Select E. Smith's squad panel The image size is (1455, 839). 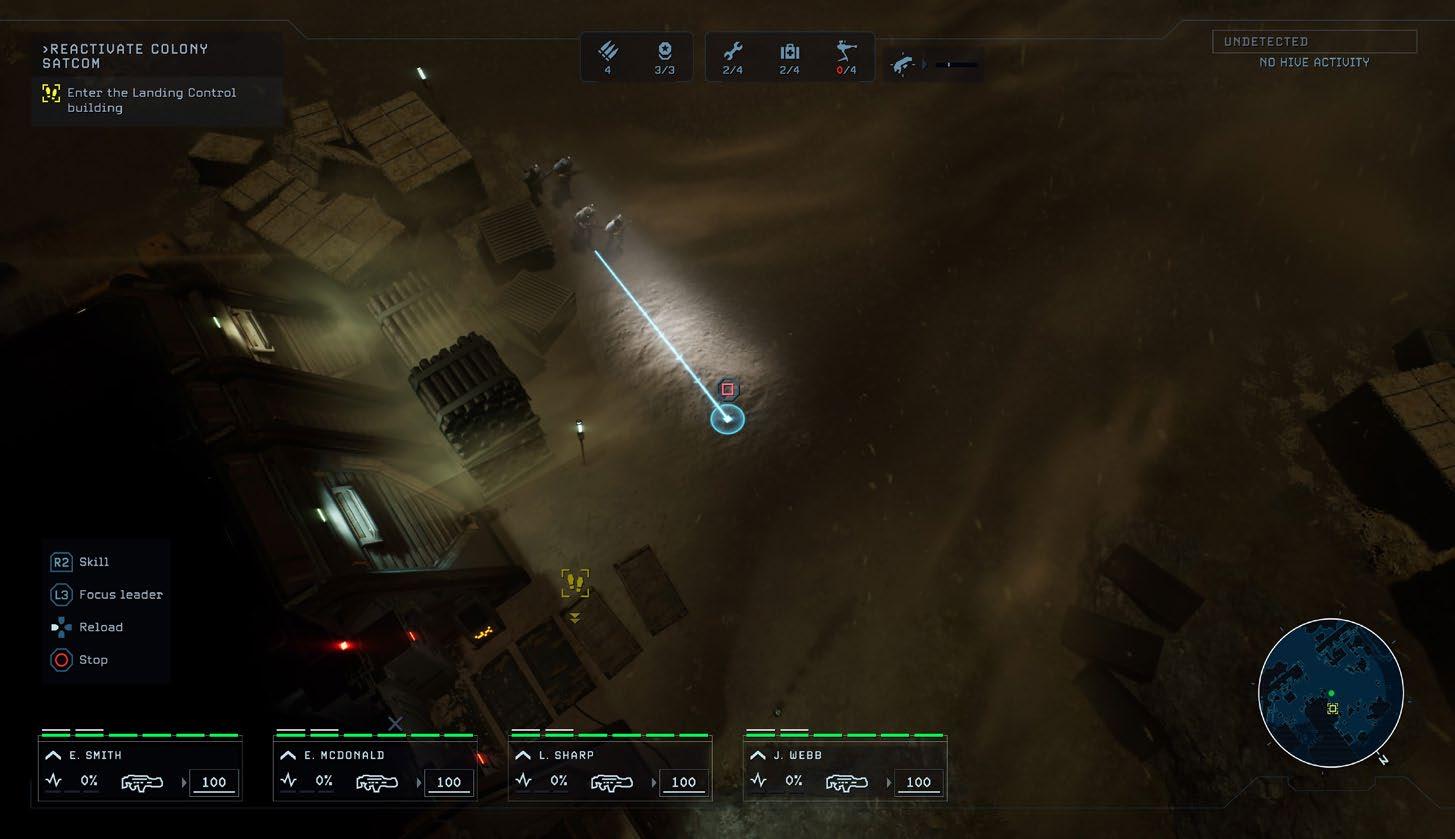click(140, 769)
